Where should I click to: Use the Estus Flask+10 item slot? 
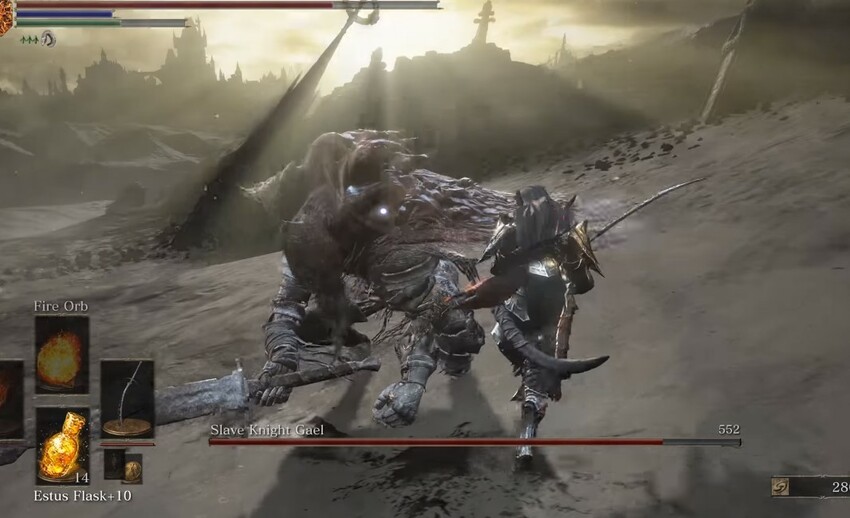[x=61, y=444]
